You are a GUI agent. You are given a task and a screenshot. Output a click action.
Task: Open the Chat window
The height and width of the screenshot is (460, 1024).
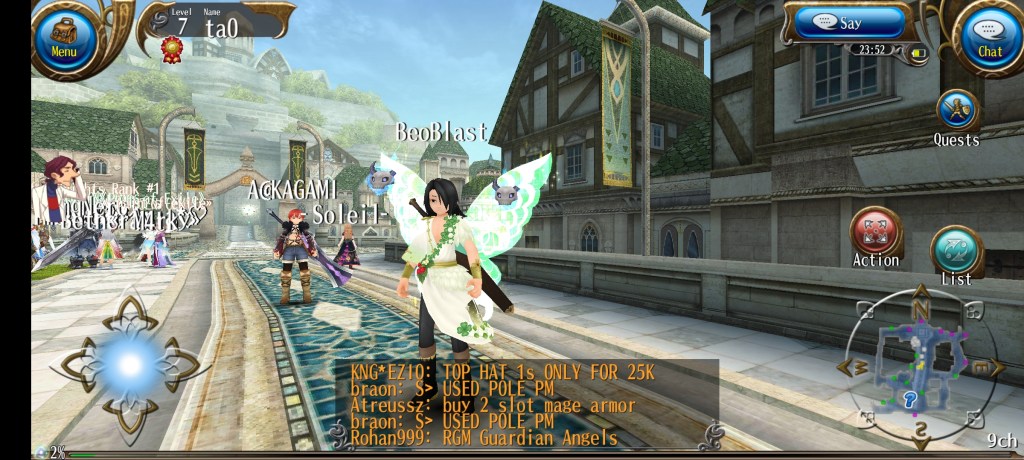[989, 38]
